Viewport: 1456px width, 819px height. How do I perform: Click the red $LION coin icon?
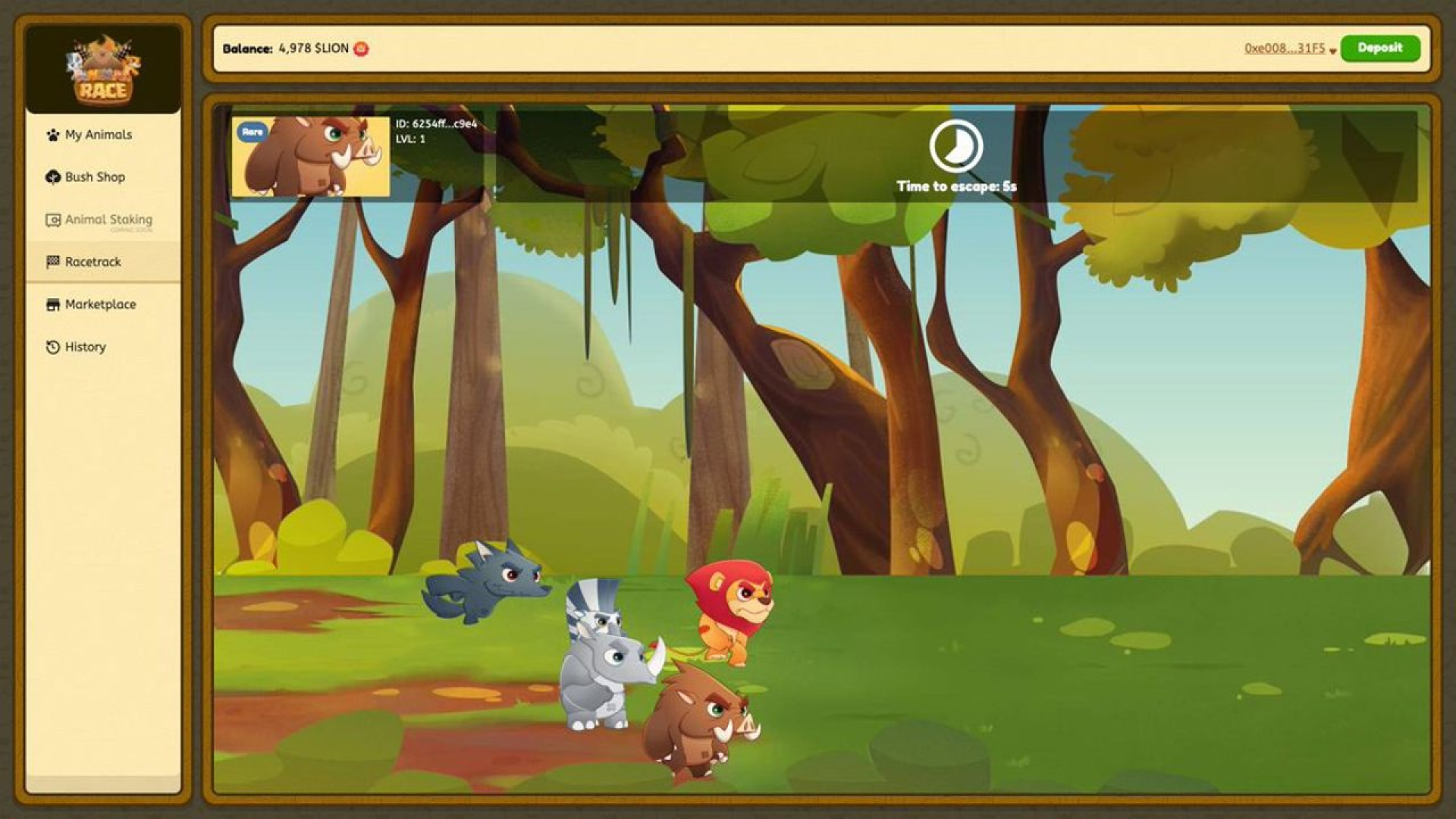[361, 49]
